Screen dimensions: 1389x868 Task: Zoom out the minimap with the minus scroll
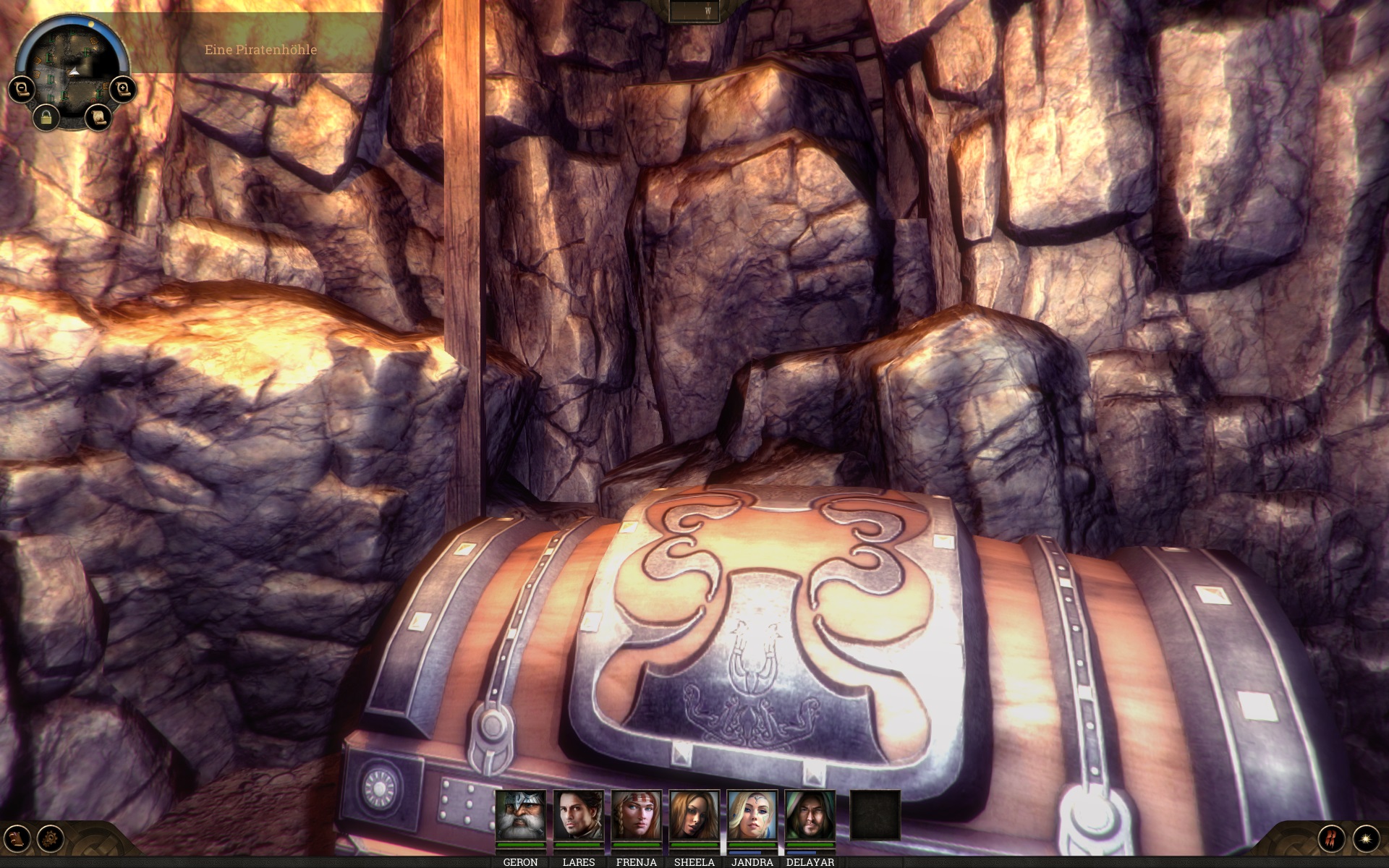pos(22,90)
